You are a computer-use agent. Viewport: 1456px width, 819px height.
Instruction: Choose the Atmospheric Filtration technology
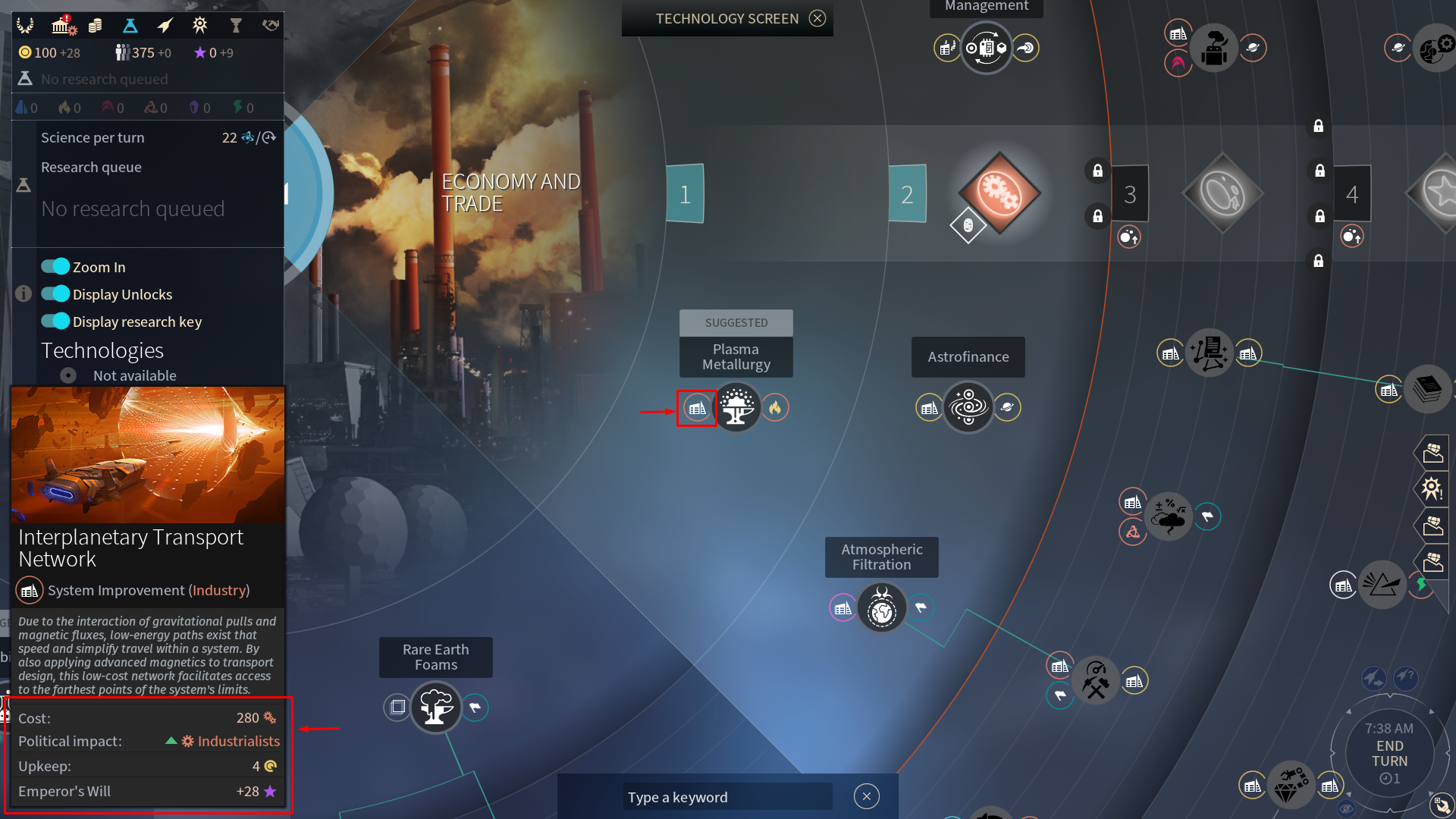(881, 608)
